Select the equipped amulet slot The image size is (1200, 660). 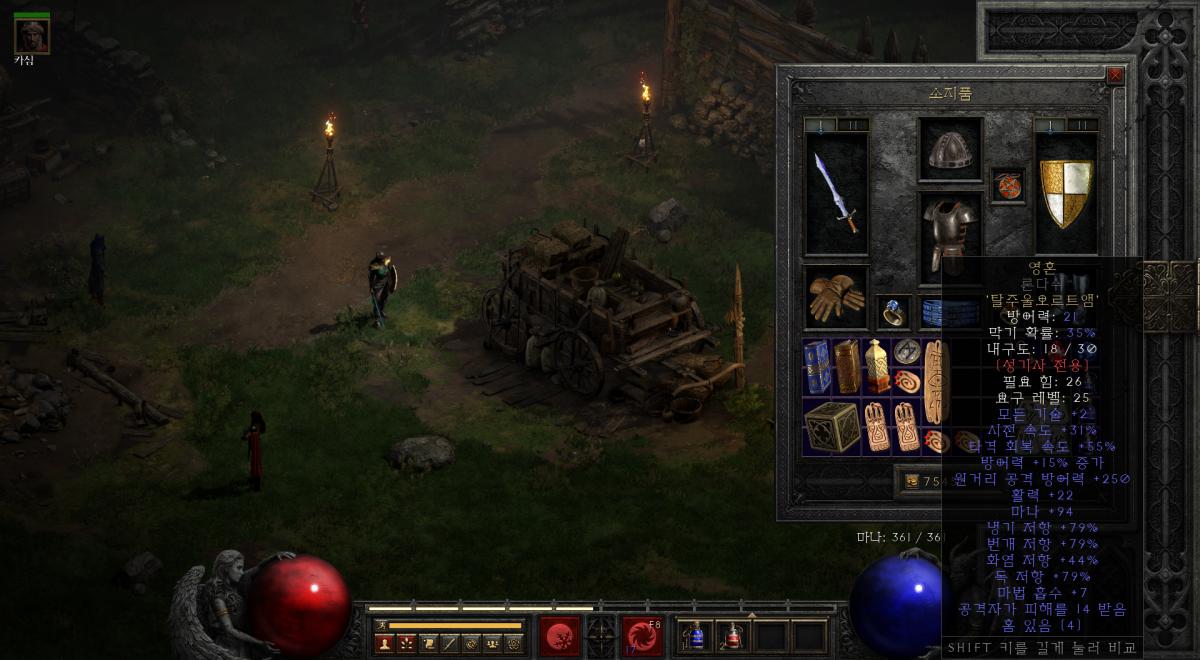(x=1007, y=185)
